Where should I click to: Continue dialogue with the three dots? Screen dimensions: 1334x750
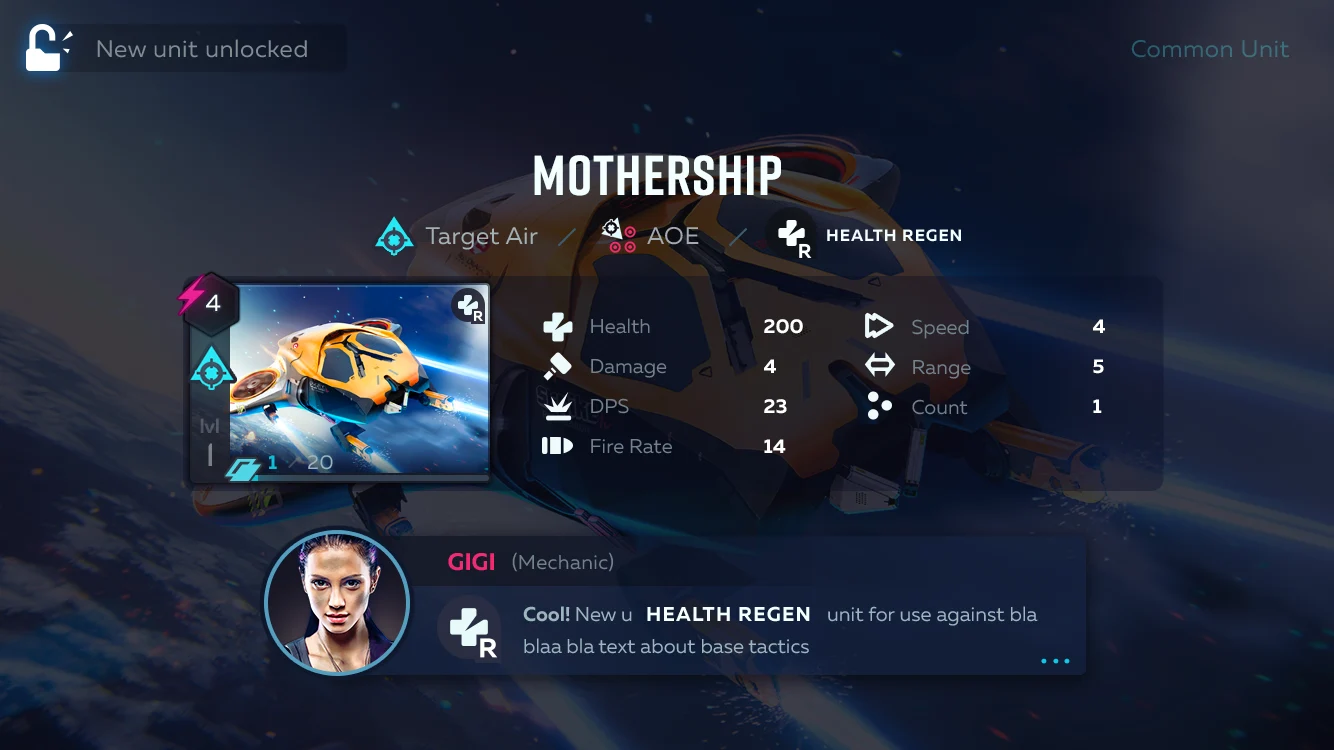1055,661
